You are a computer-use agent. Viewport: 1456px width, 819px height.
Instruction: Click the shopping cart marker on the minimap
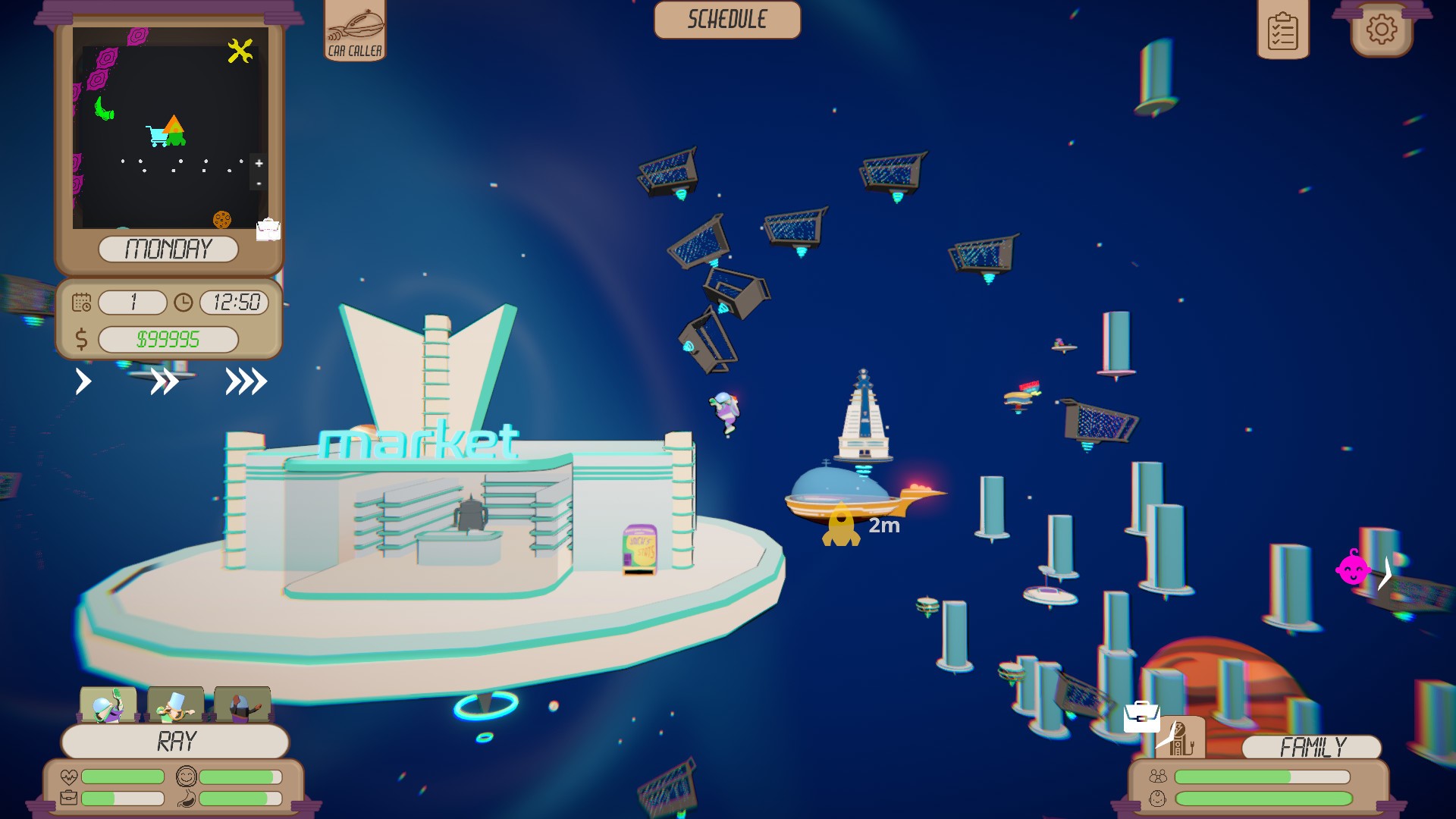point(157,134)
